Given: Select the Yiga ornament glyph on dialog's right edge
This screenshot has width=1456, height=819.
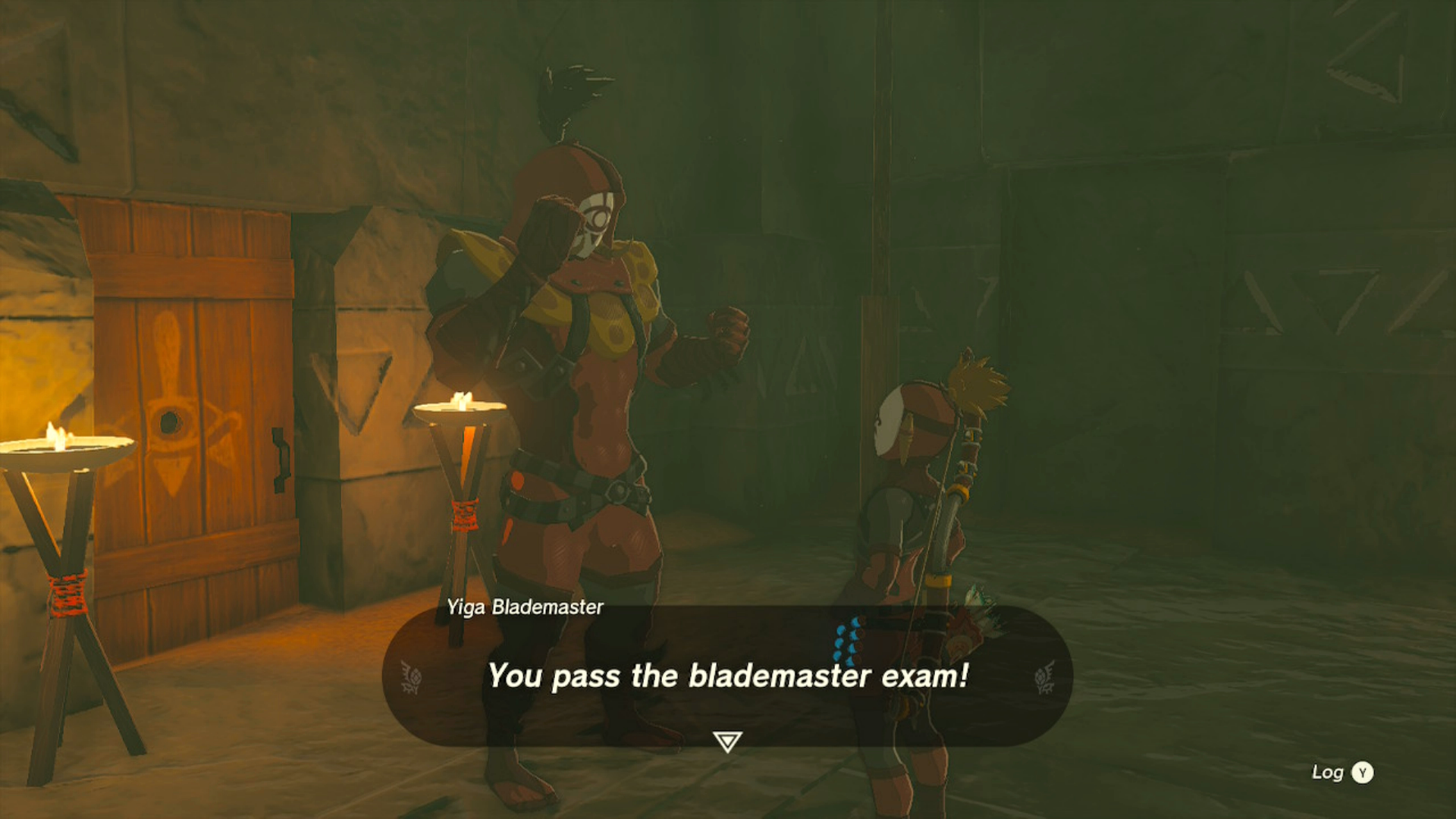Looking at the screenshot, I should (1045, 677).
